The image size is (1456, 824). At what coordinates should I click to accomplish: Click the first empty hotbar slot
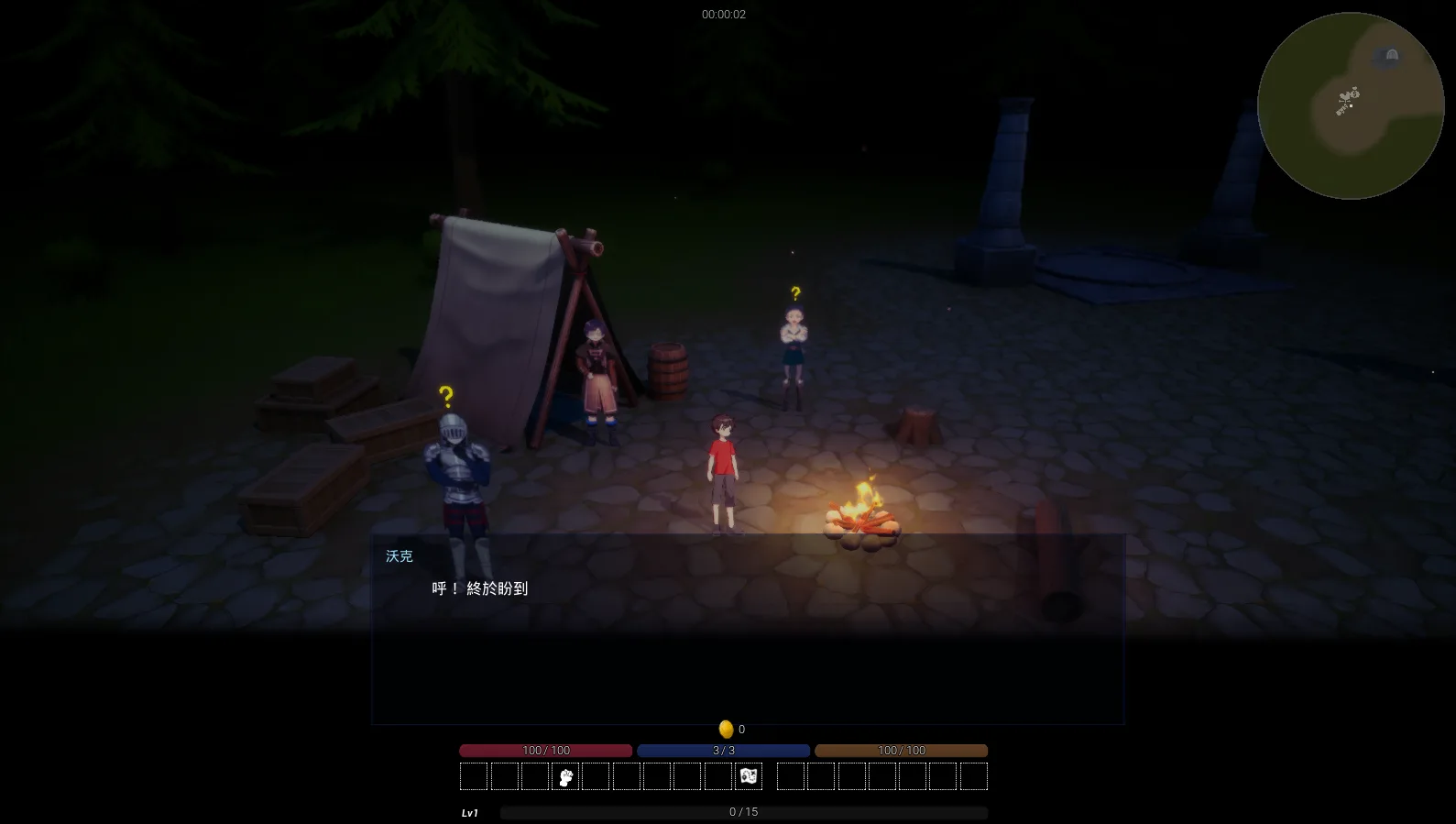coord(474,775)
